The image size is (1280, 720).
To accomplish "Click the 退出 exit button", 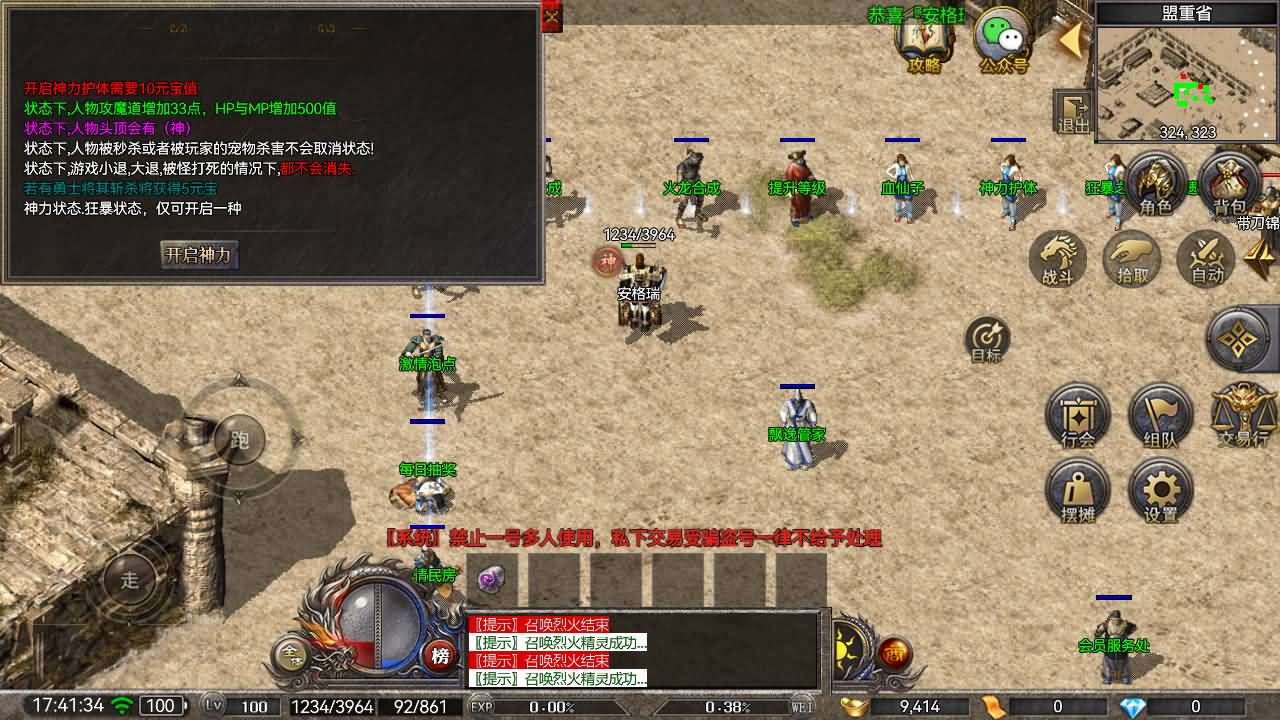I will [1074, 112].
